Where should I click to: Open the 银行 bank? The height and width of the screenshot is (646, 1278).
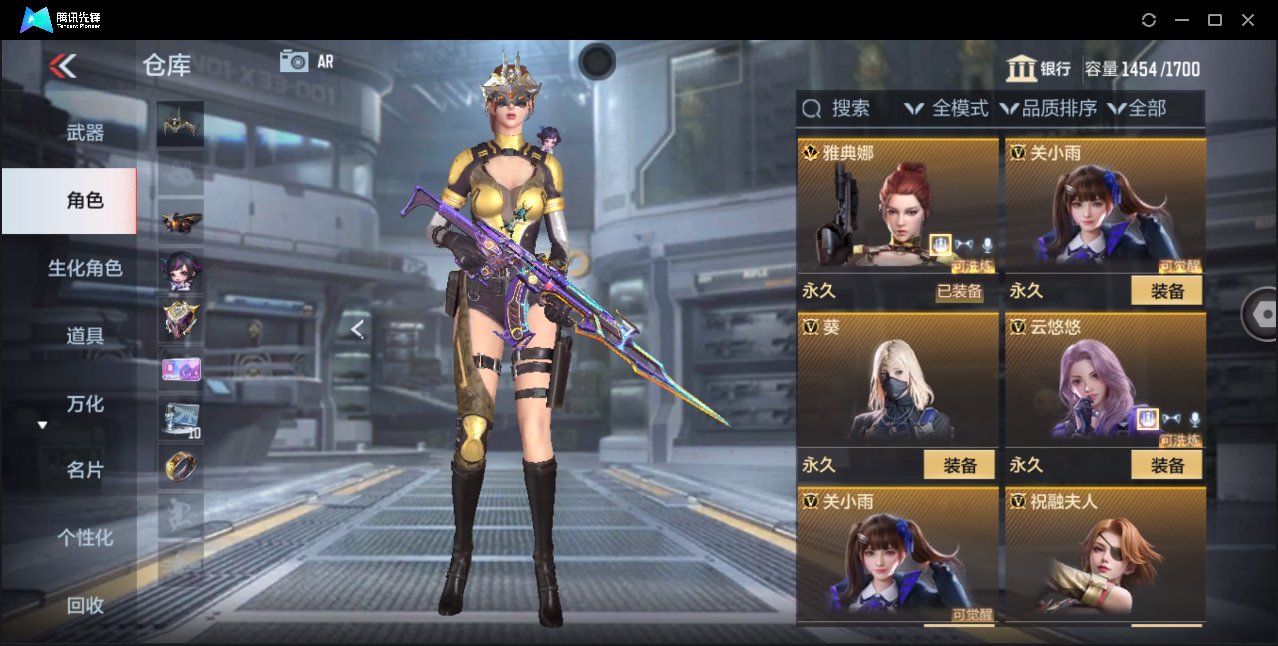pyautogui.click(x=1038, y=69)
